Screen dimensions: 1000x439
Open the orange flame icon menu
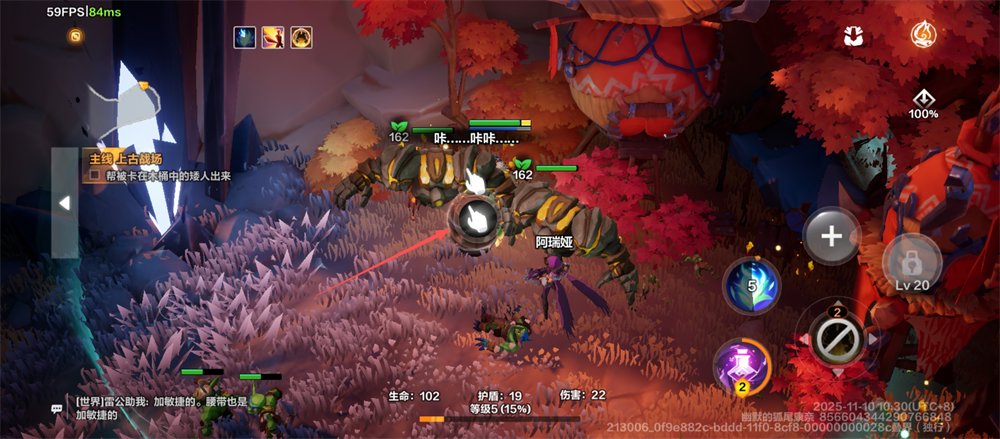tap(923, 36)
